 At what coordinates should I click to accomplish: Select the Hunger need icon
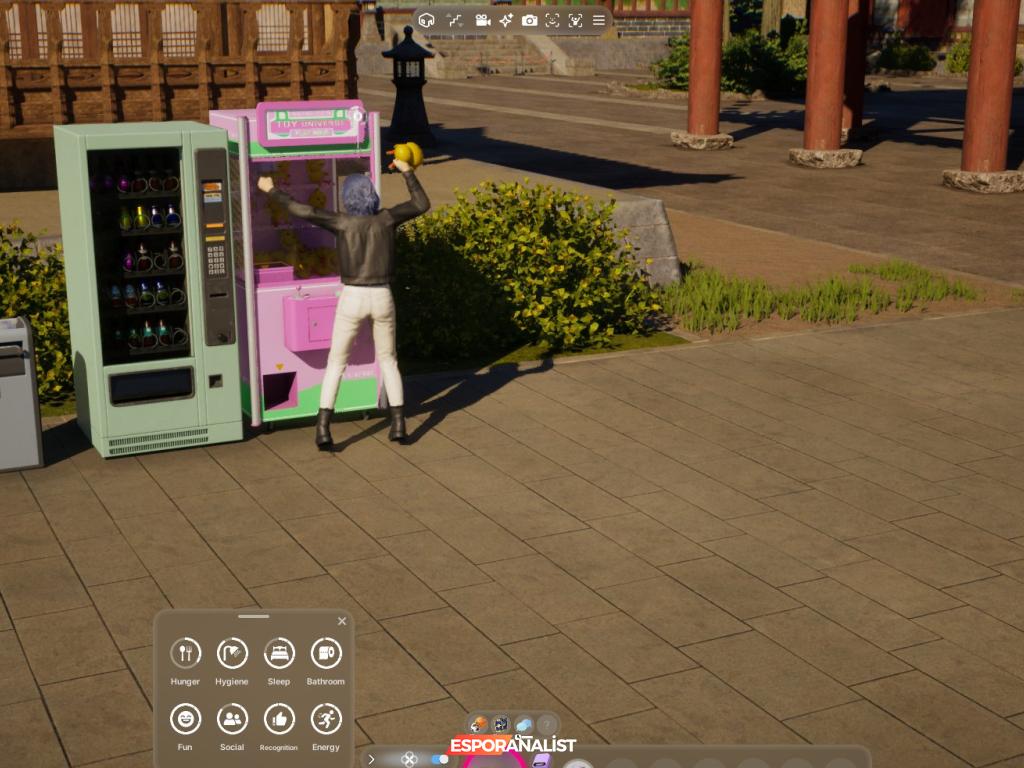[x=185, y=654]
